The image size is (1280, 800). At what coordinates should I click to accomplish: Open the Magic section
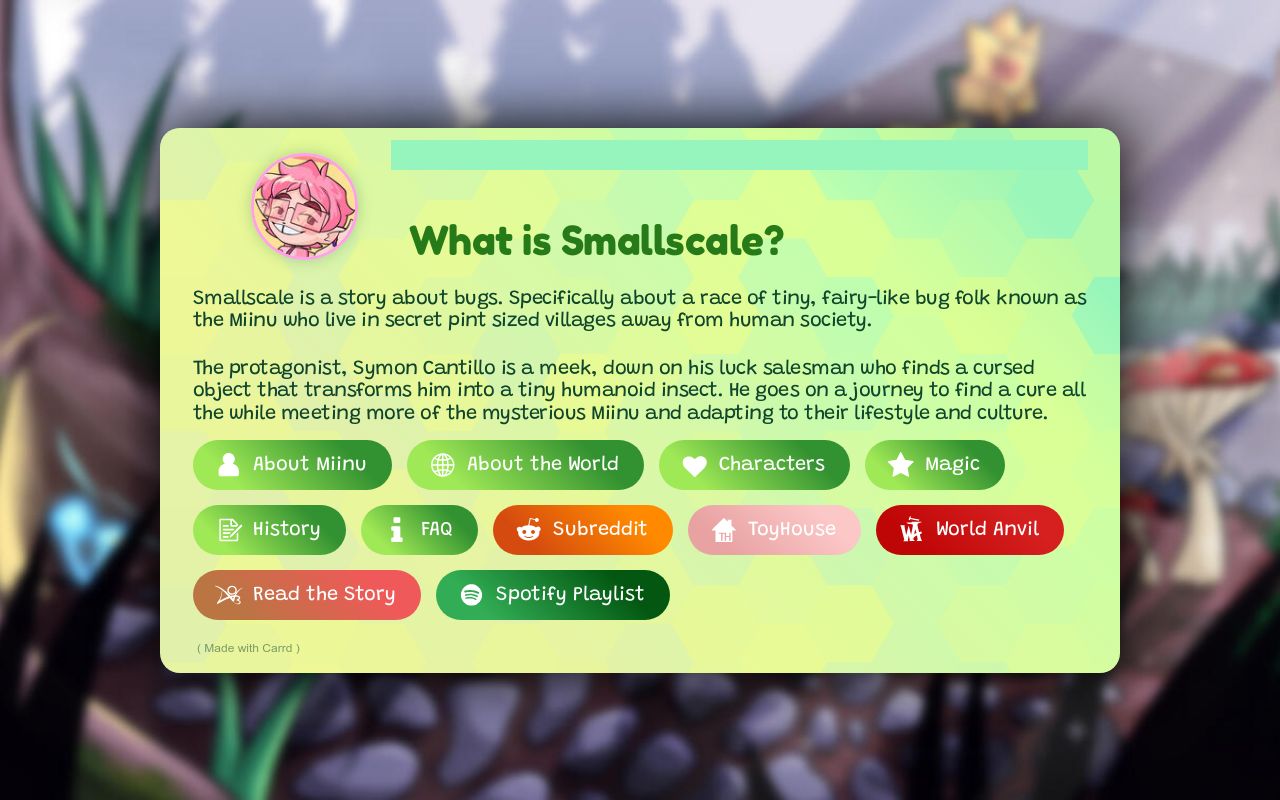pyautogui.click(x=935, y=465)
